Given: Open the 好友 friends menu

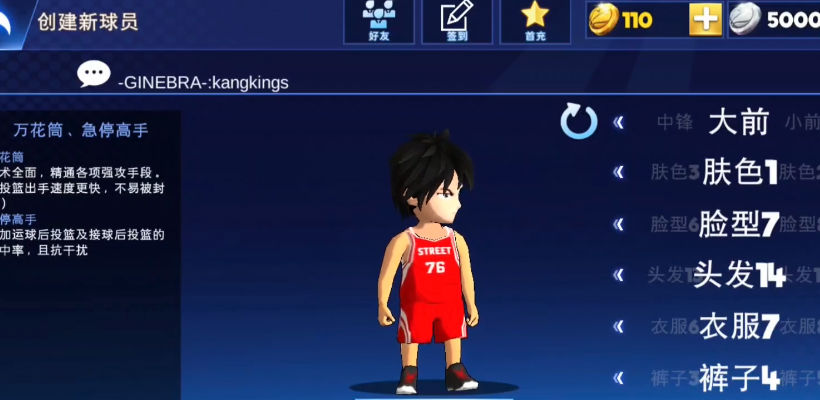Looking at the screenshot, I should pos(378,21).
